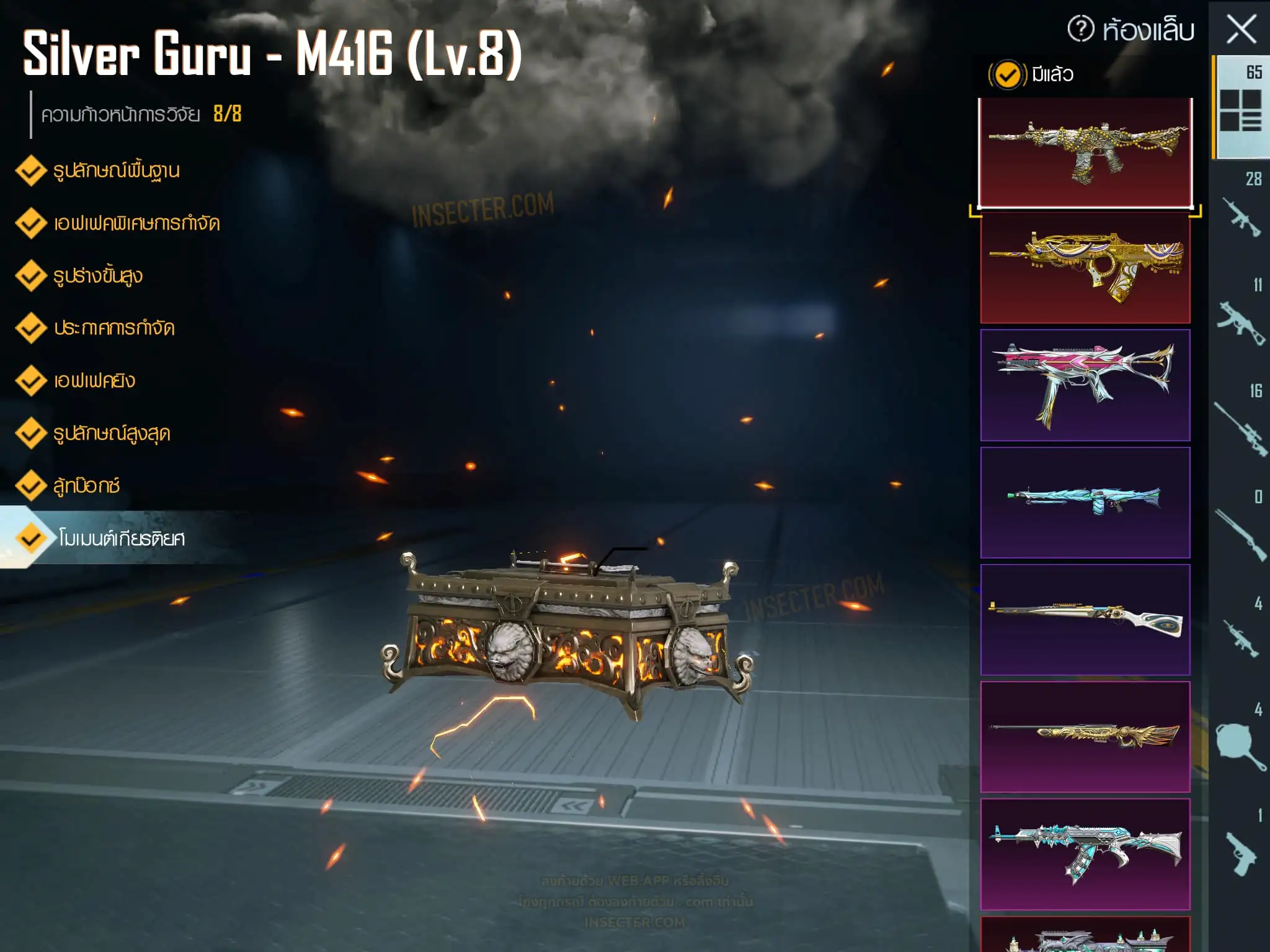Close the weapon lab screen

(1241, 30)
